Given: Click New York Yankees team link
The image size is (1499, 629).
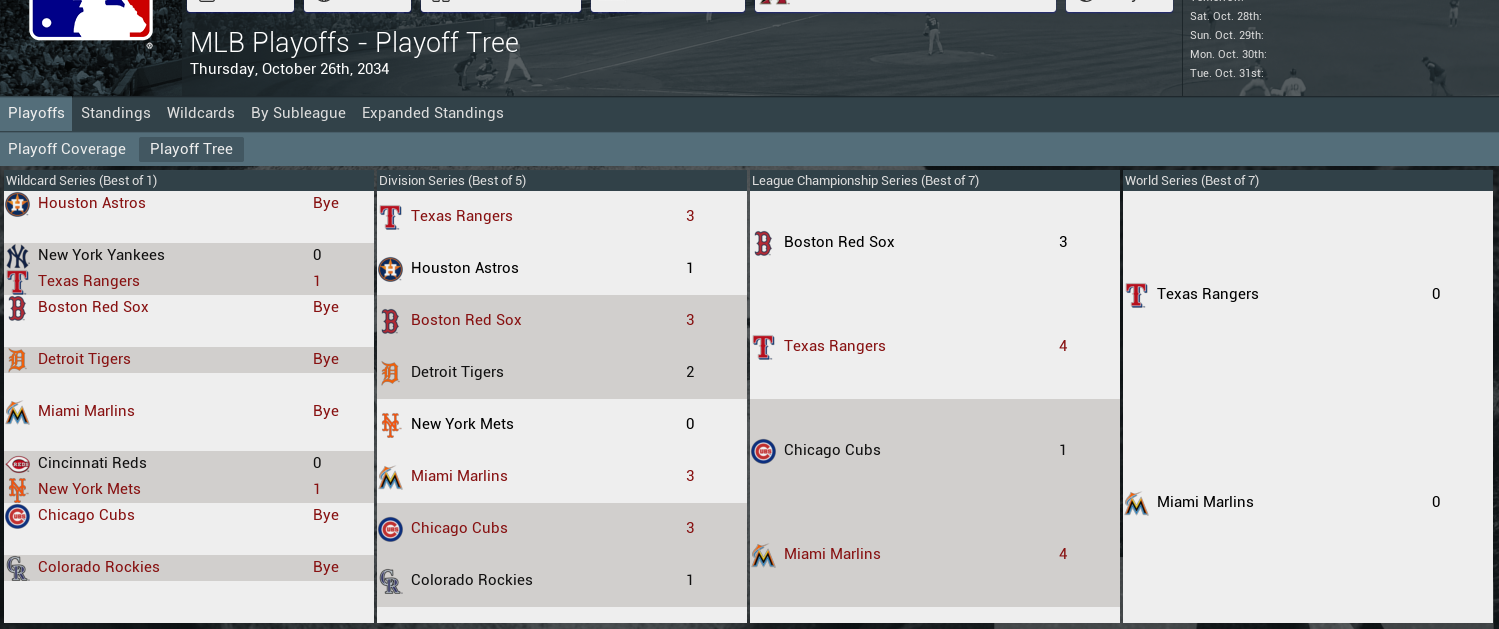Looking at the screenshot, I should point(101,255).
